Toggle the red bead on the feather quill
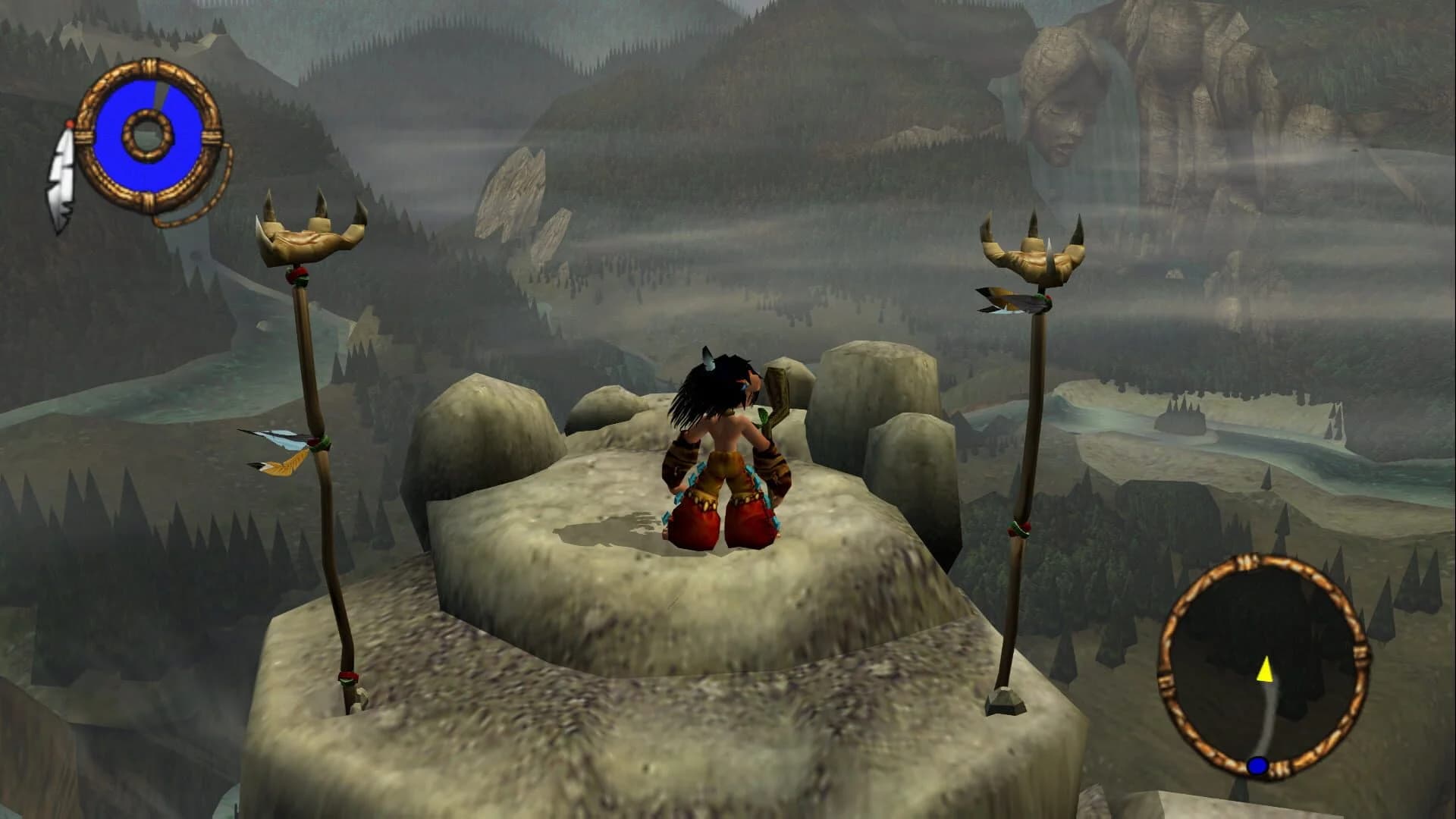 pos(70,124)
